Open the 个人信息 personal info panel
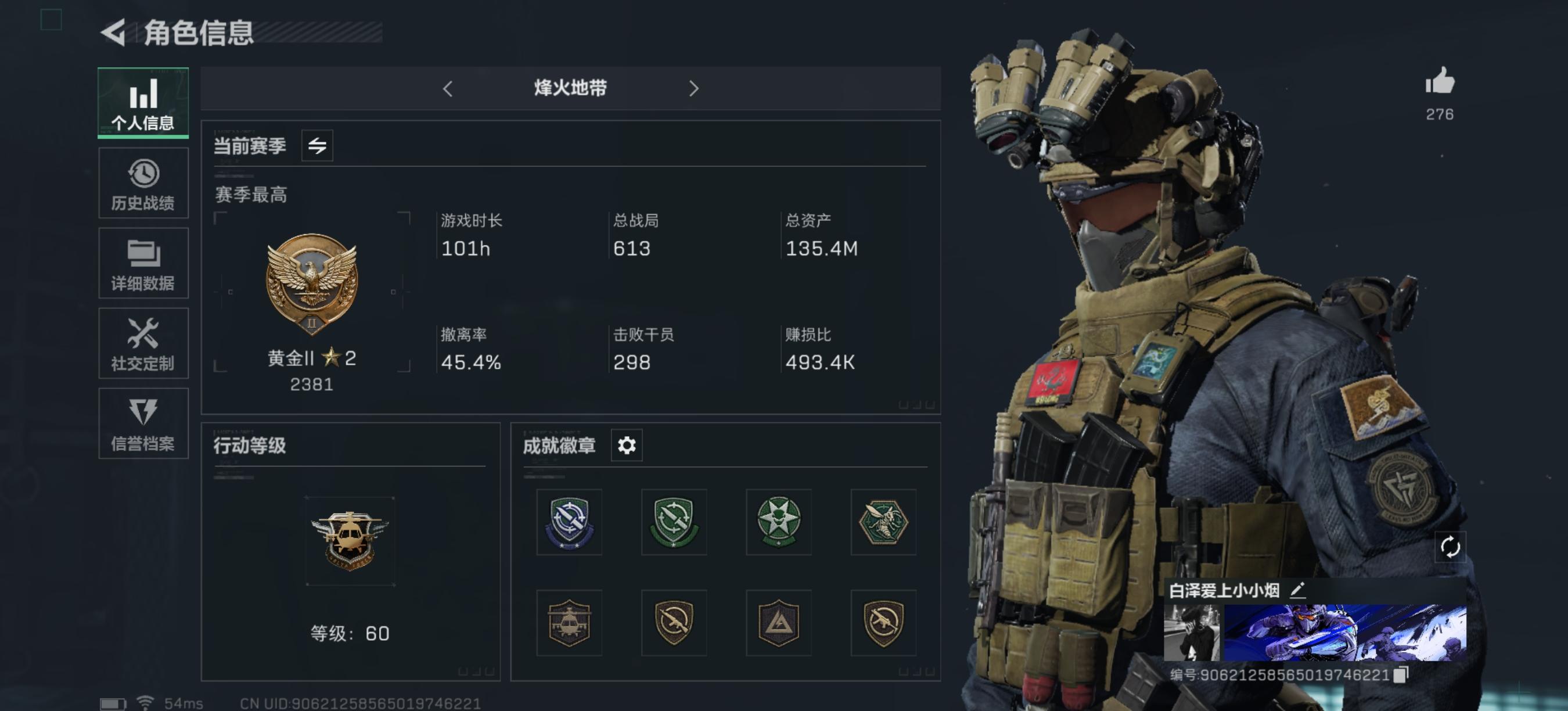Image resolution: width=1568 pixels, height=711 pixels. tap(142, 102)
